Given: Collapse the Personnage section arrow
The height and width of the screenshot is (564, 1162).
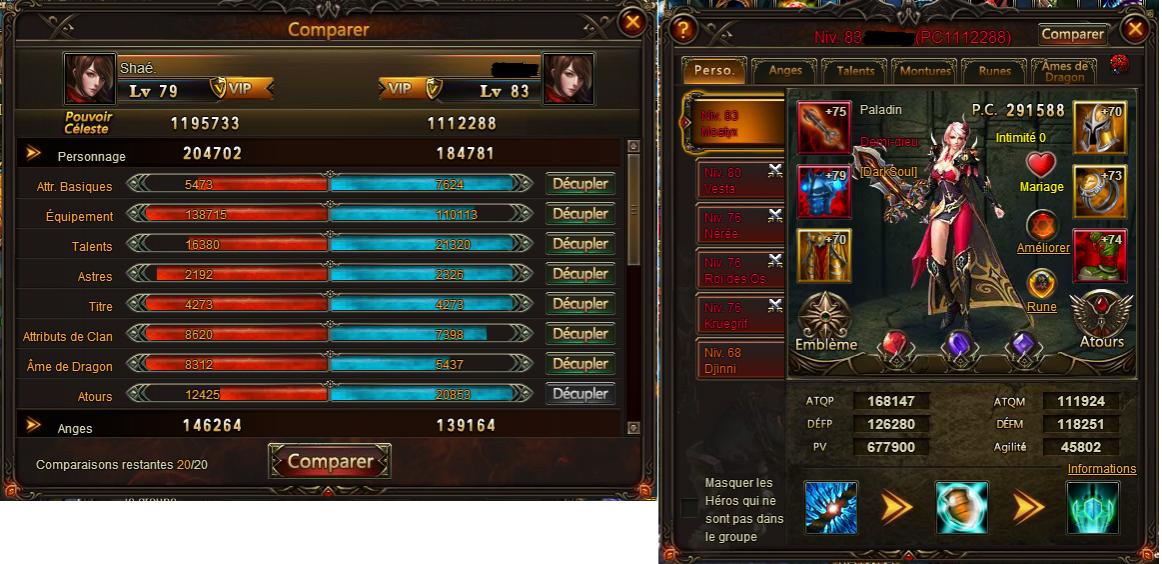Looking at the screenshot, I should [x=34, y=154].
